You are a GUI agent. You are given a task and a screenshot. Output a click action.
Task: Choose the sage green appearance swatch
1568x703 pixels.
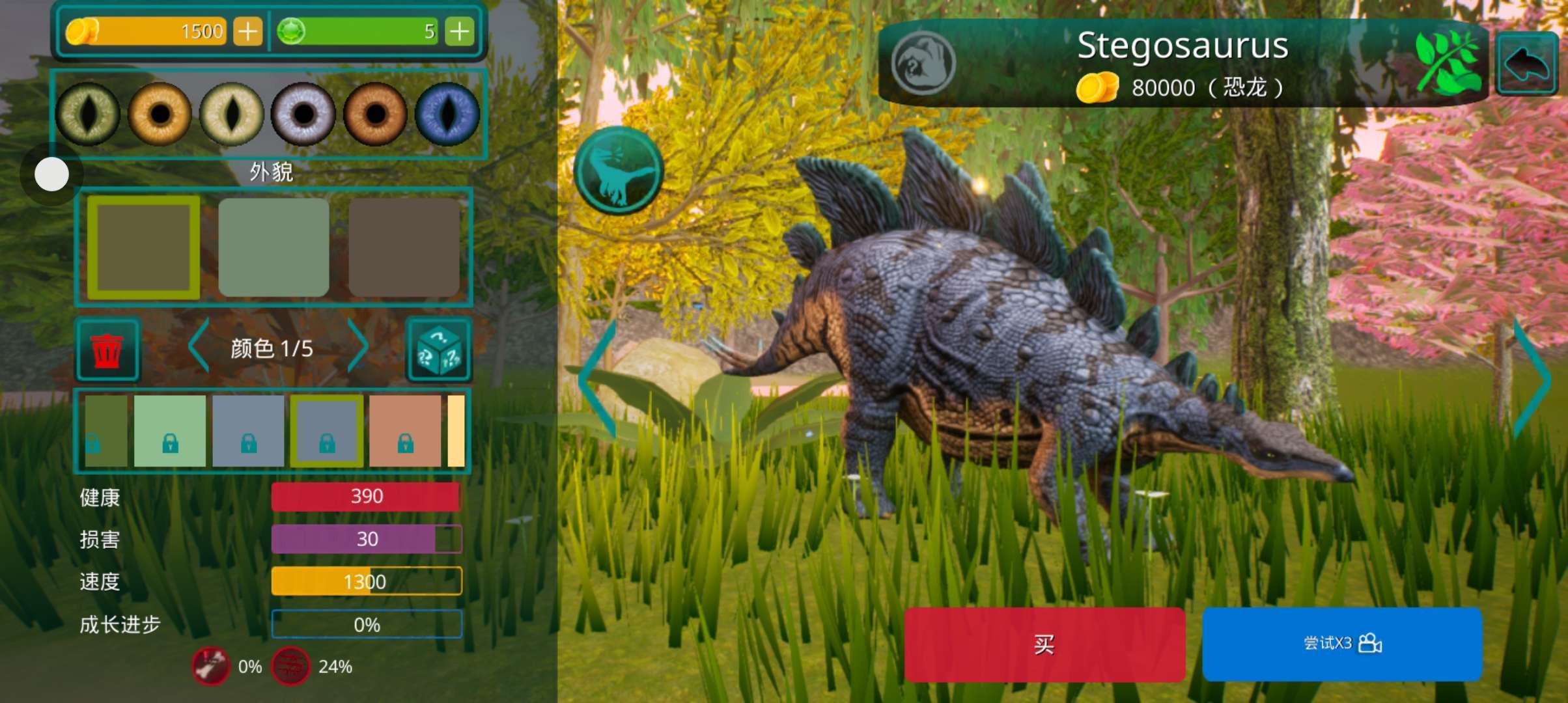pyautogui.click(x=273, y=247)
